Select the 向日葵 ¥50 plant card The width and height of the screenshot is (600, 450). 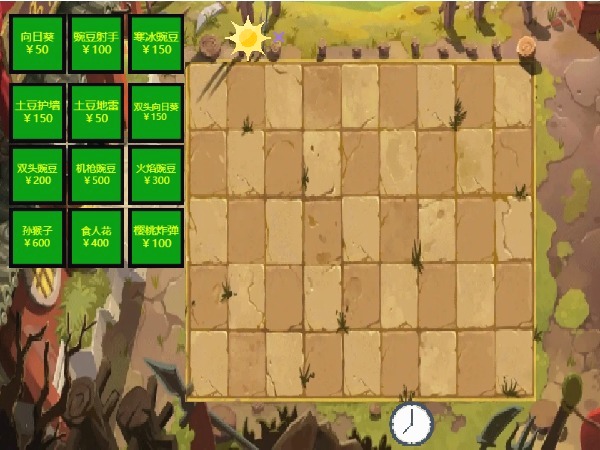38,43
